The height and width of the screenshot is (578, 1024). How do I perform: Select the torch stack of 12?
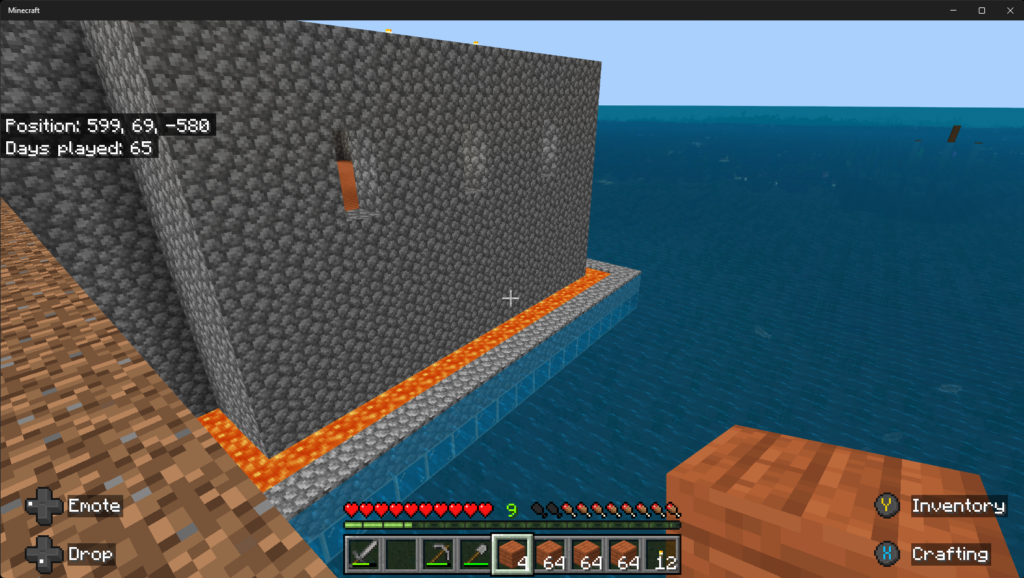[x=660, y=553]
